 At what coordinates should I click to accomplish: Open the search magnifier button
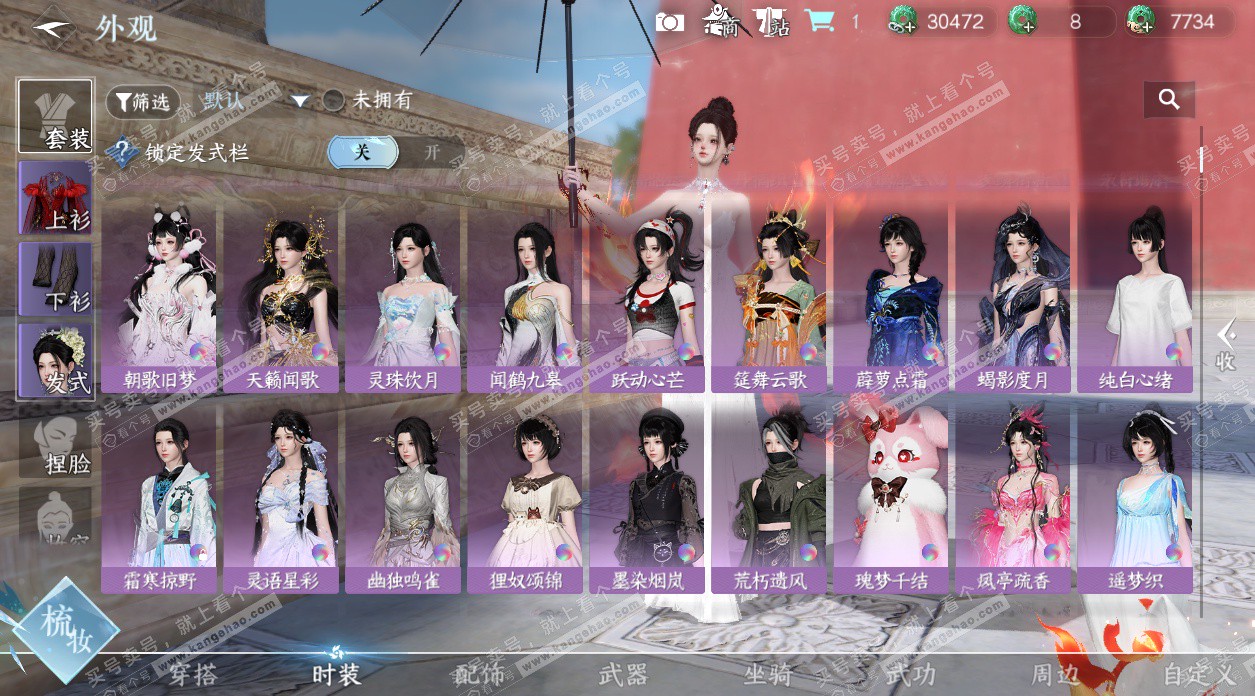(1169, 99)
